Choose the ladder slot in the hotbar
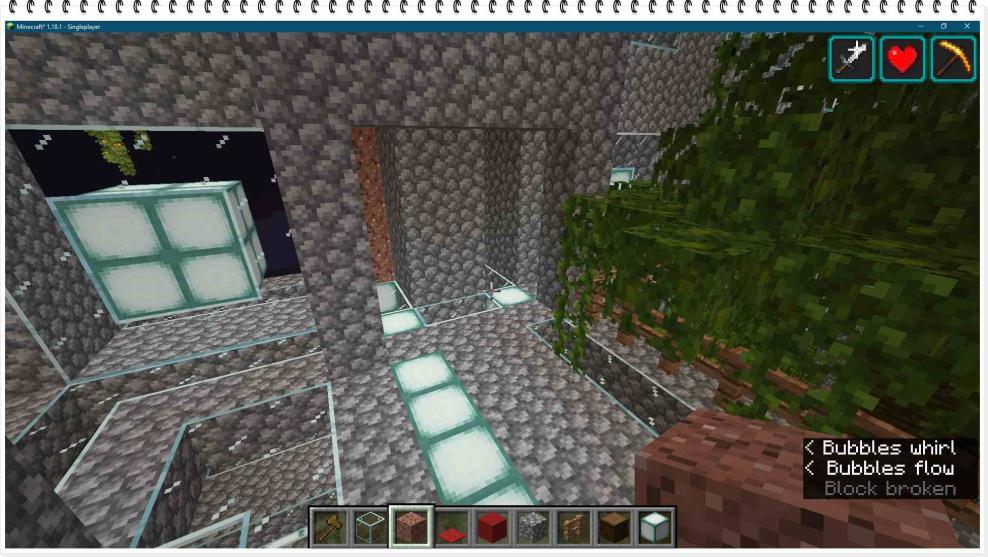 tap(574, 527)
